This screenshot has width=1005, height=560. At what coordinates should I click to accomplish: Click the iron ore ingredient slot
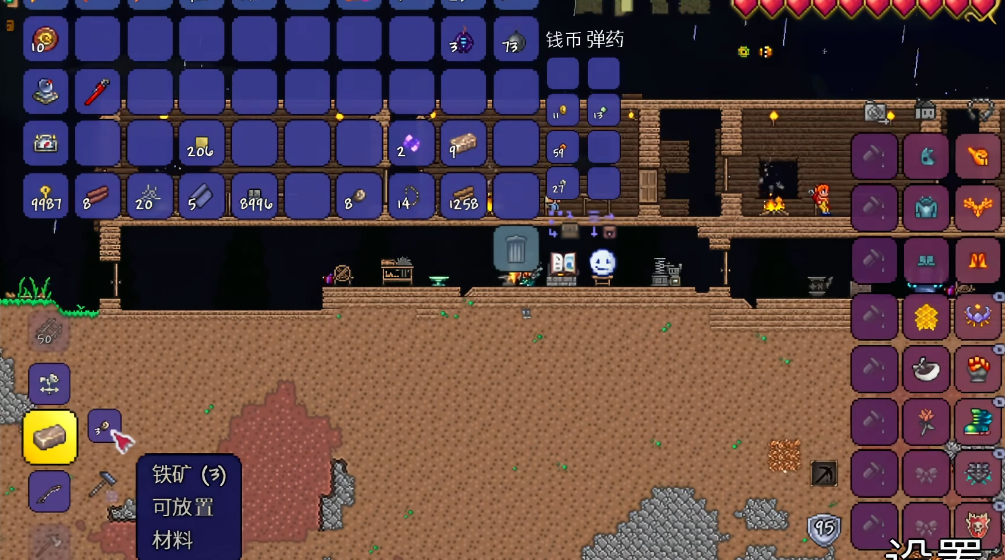pos(104,425)
